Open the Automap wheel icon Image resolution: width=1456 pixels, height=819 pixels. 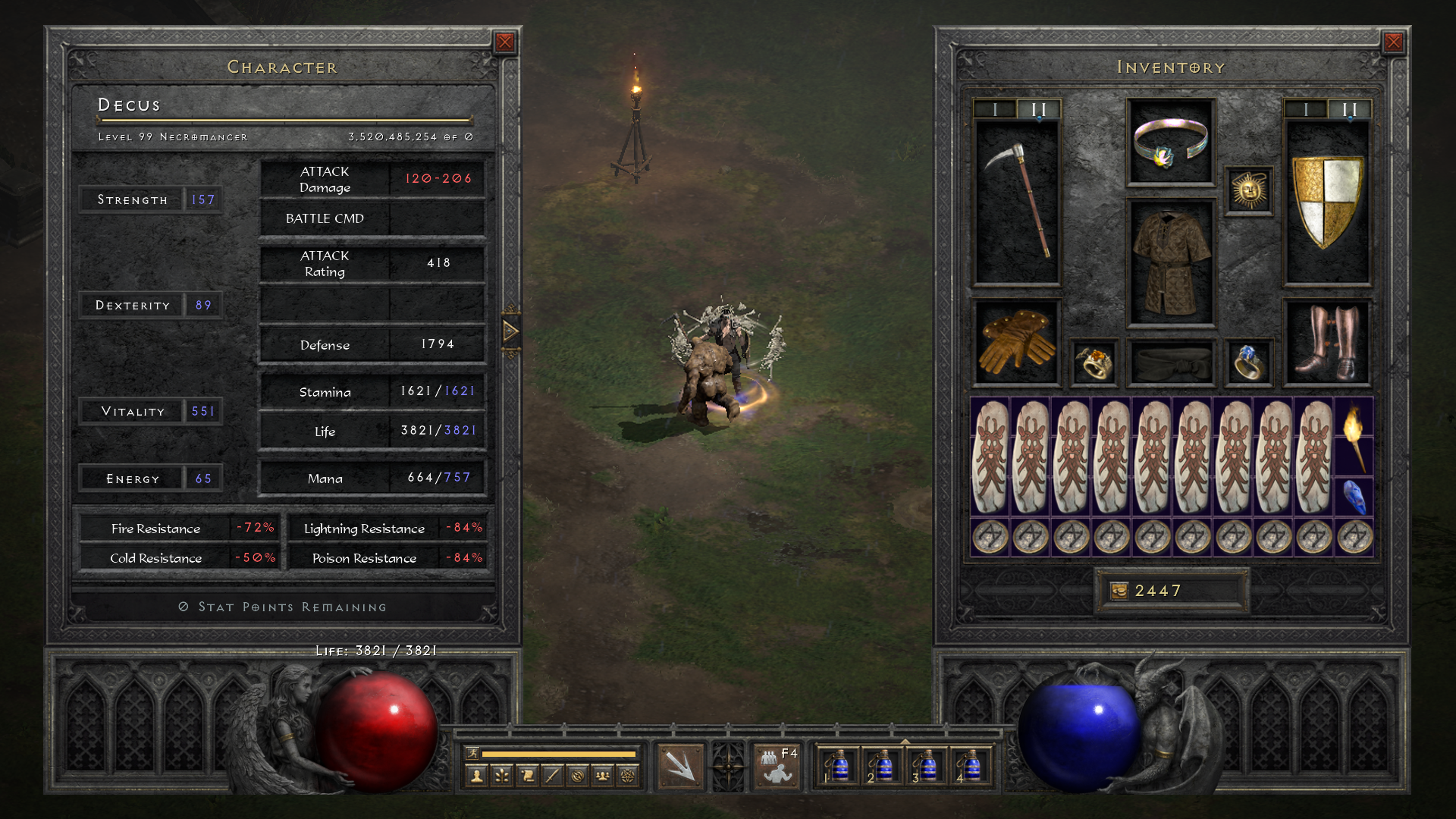point(576,773)
